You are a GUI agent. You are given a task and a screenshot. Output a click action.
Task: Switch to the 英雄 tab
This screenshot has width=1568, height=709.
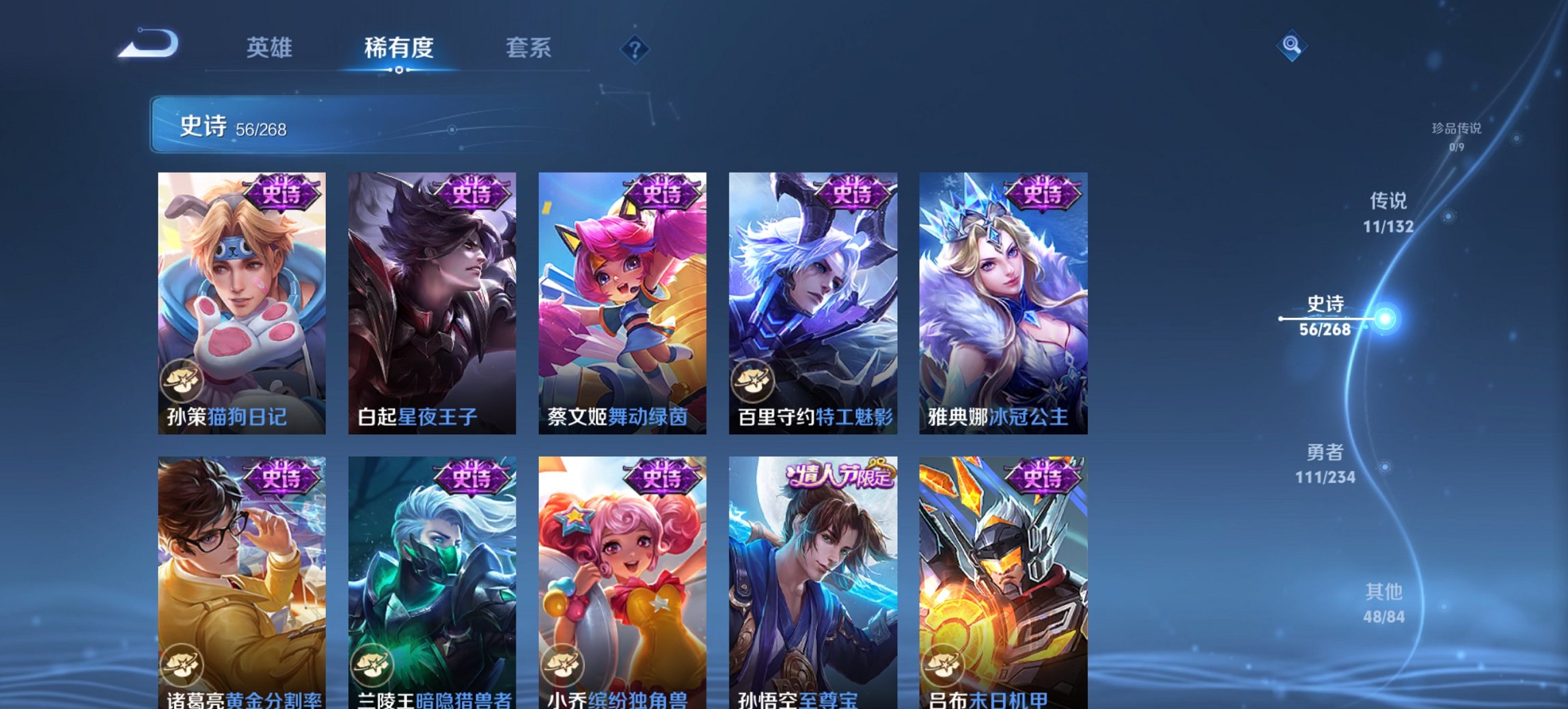point(271,48)
